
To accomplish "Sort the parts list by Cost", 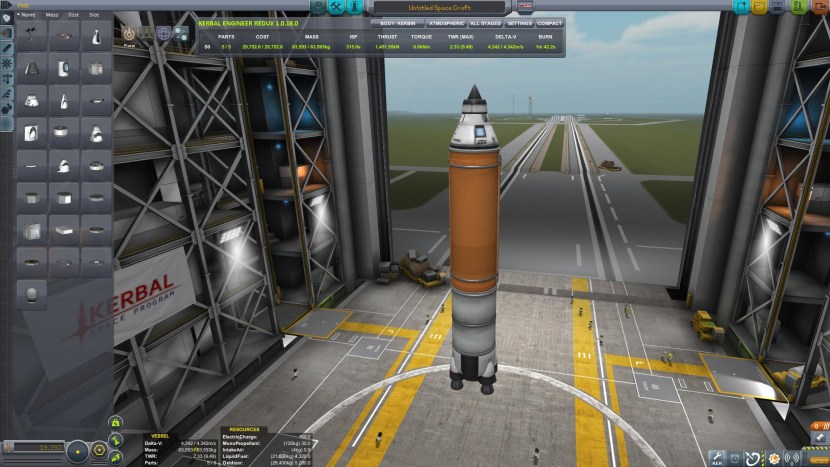I will click(x=74, y=15).
